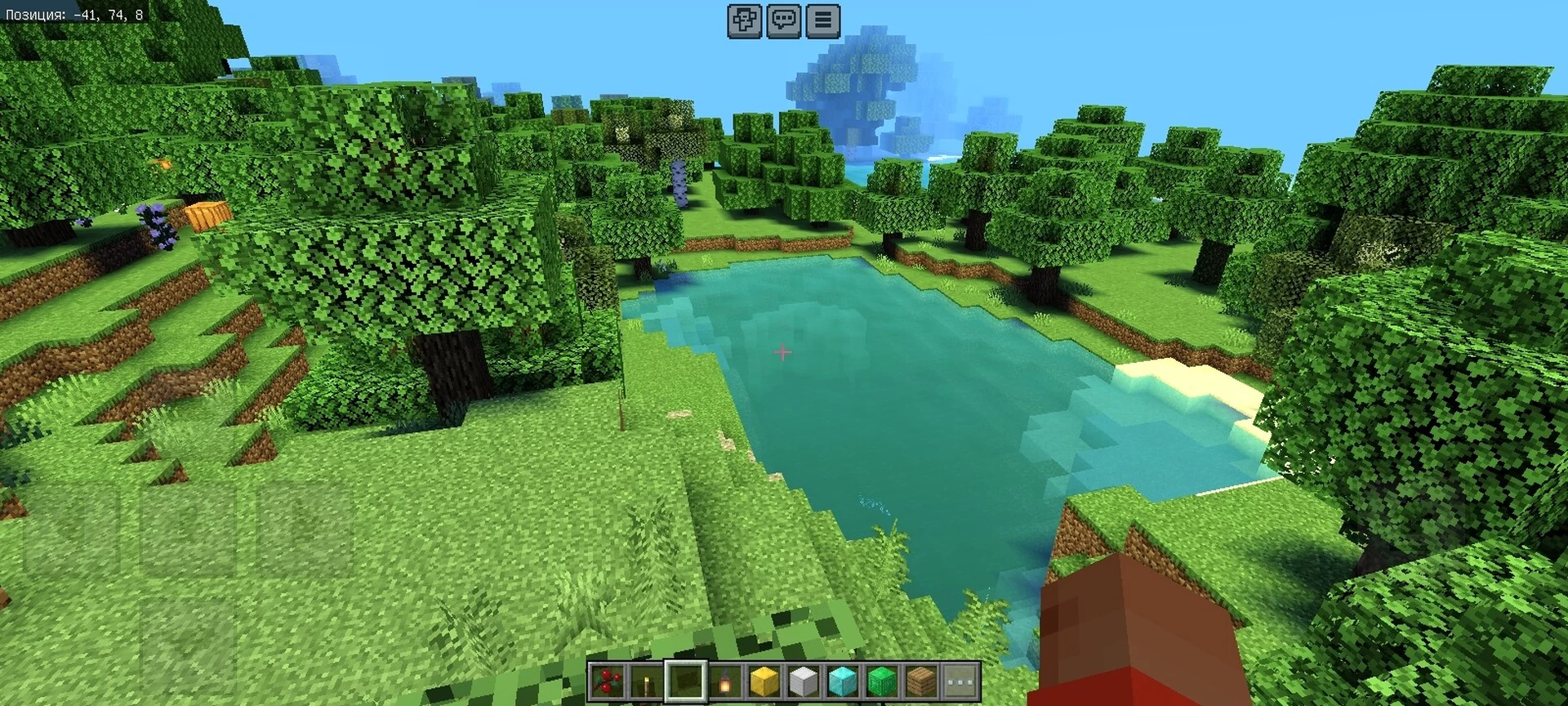
Task: Open the pause menu with three bars
Action: click(823, 20)
